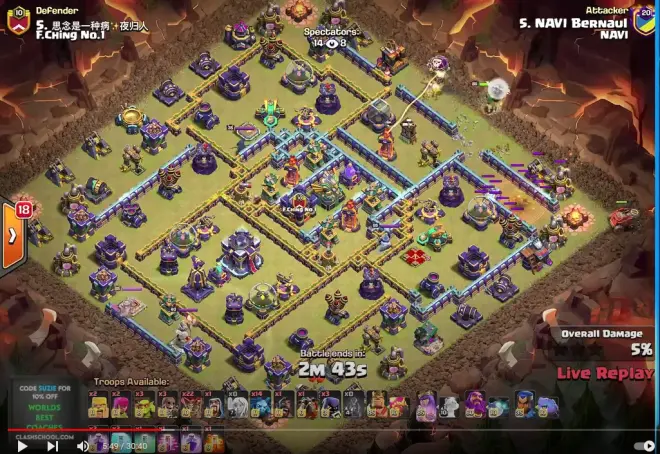660x454 pixels.
Task: Play the video with the play button
Action: click(x=23, y=446)
